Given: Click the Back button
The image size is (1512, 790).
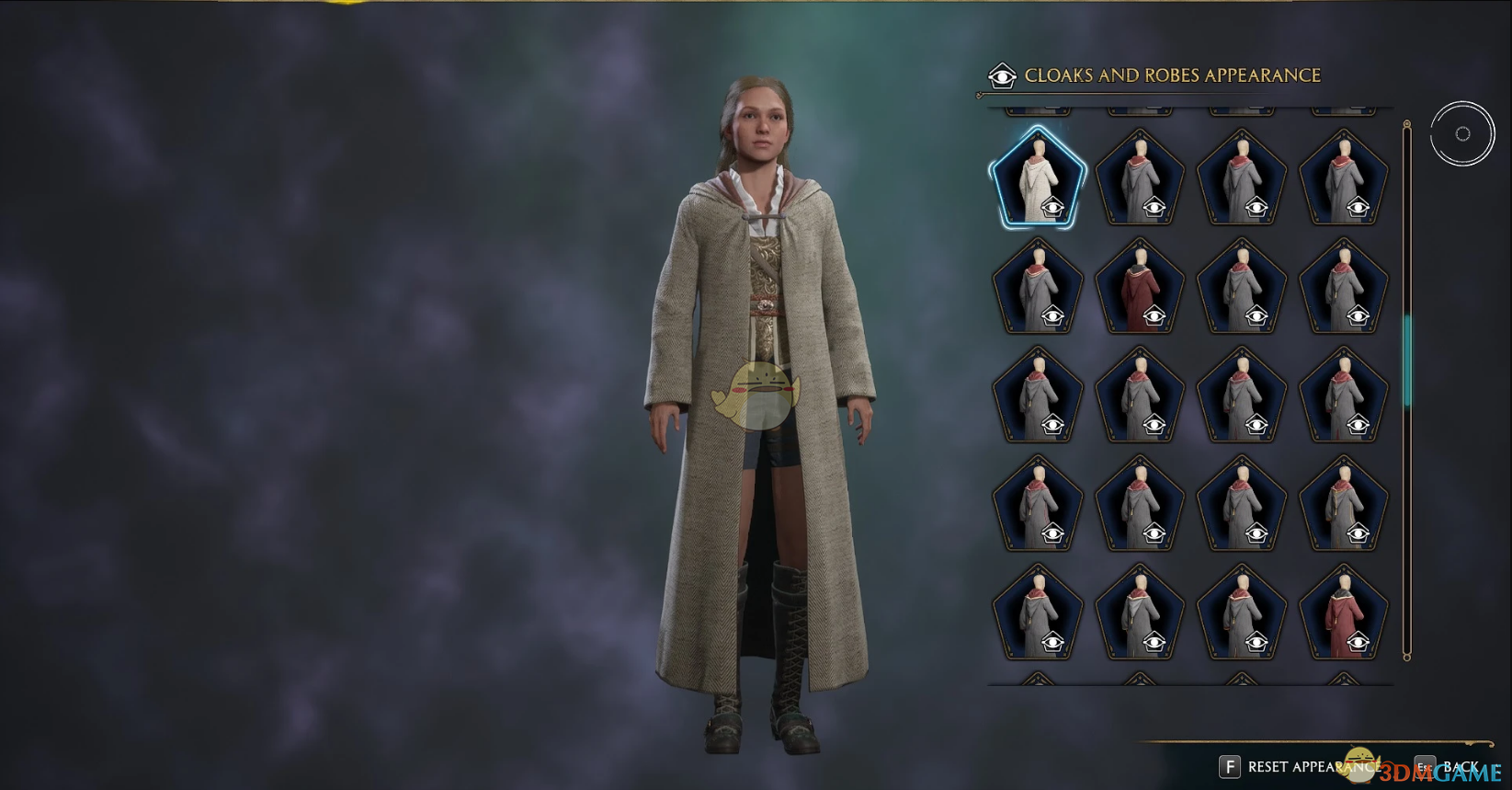Looking at the screenshot, I should (x=1462, y=765).
